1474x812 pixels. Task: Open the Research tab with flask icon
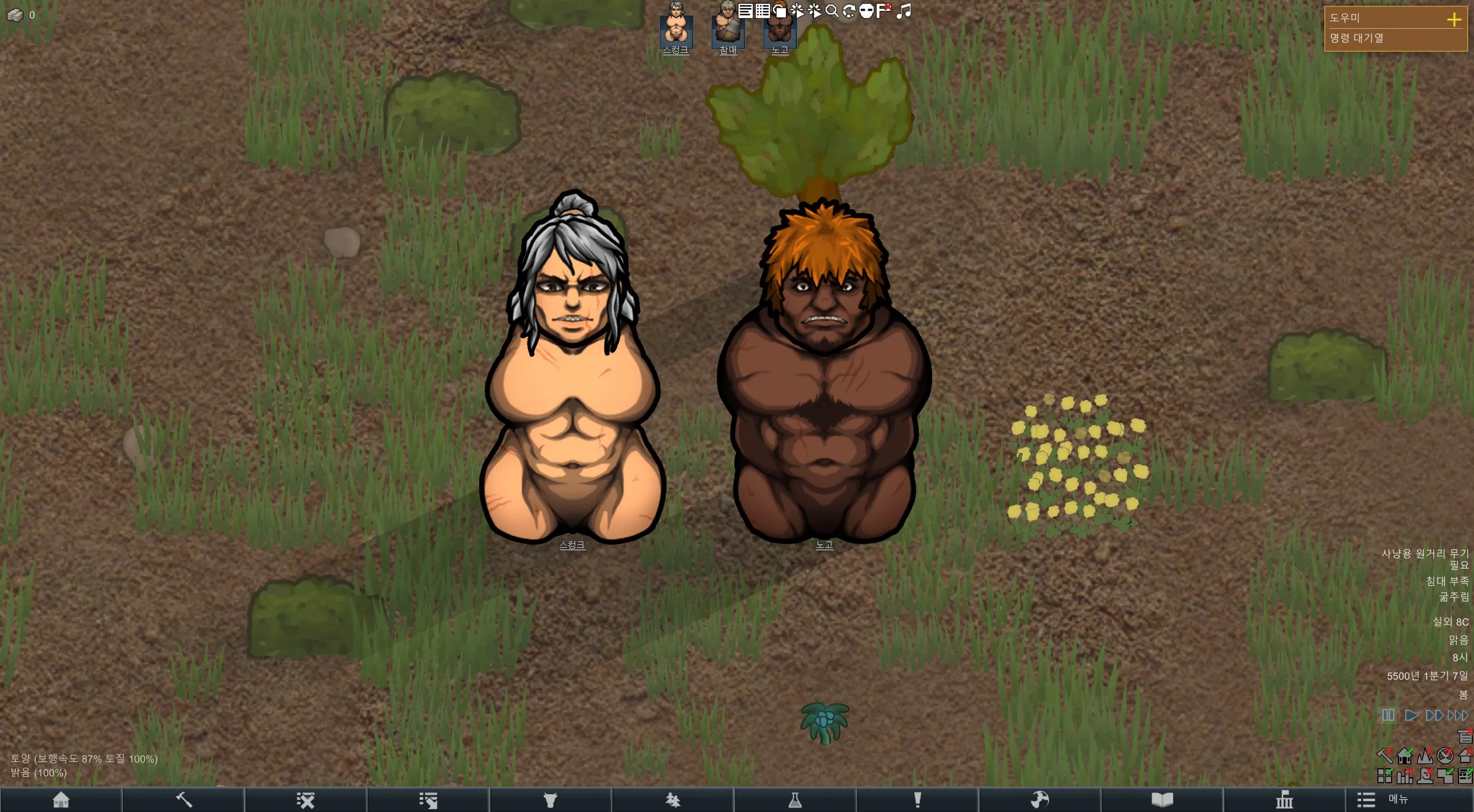(795, 800)
